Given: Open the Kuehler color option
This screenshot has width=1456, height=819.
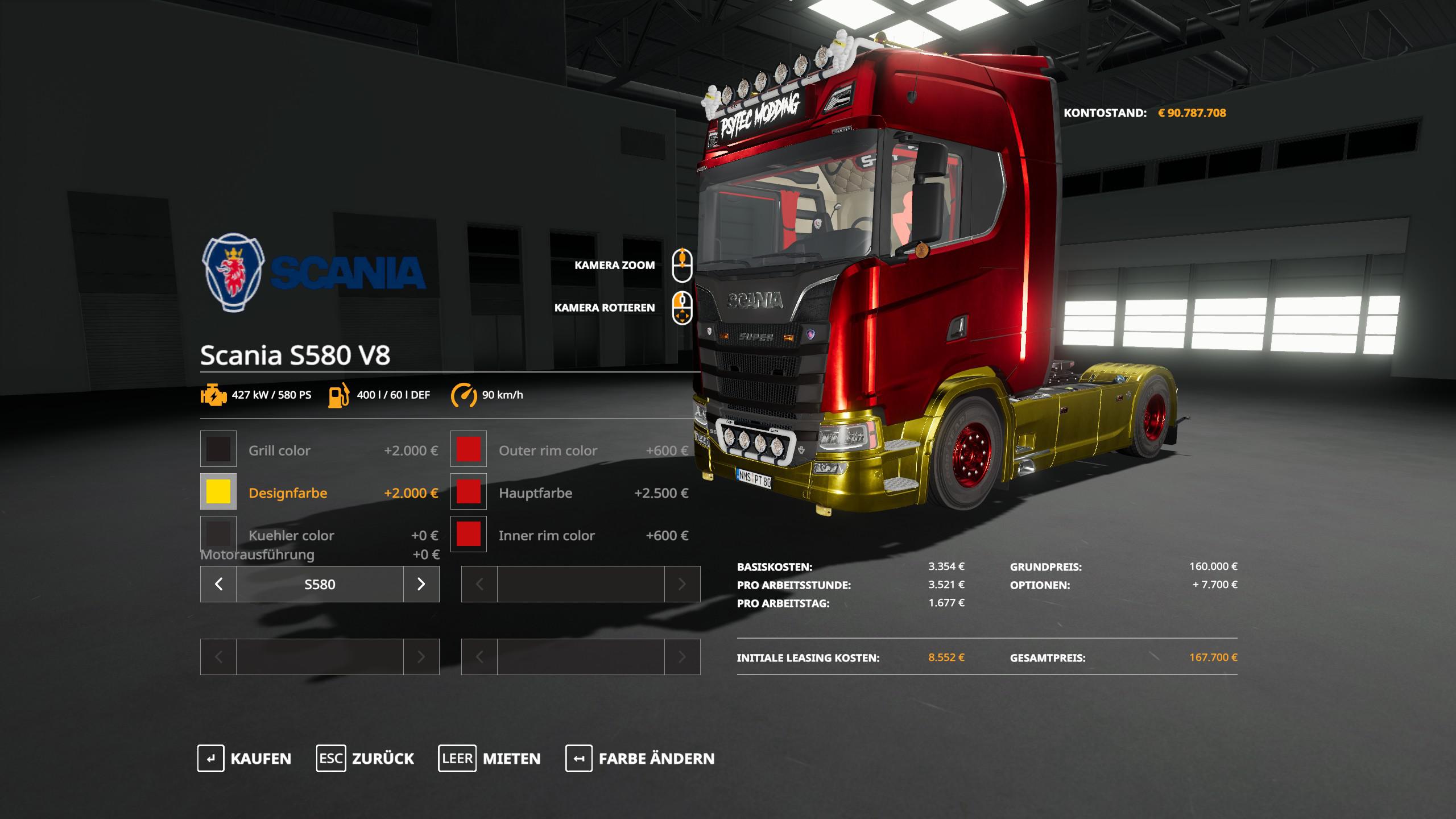Looking at the screenshot, I should click(x=218, y=534).
